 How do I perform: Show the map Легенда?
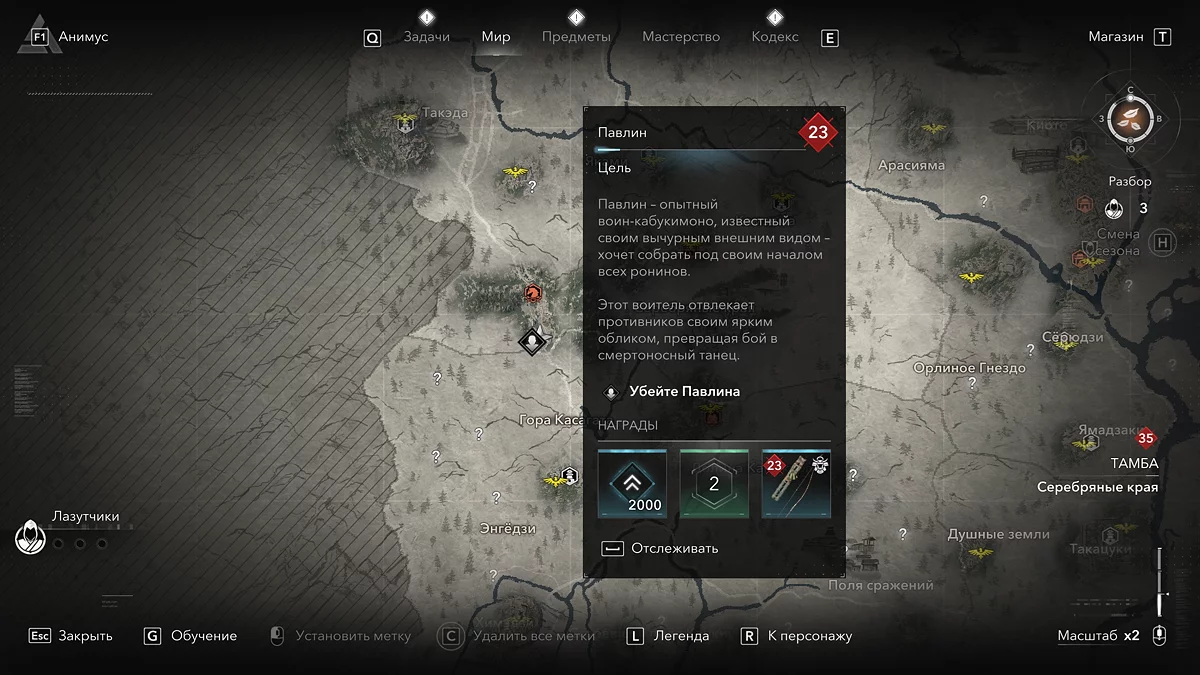[681, 636]
